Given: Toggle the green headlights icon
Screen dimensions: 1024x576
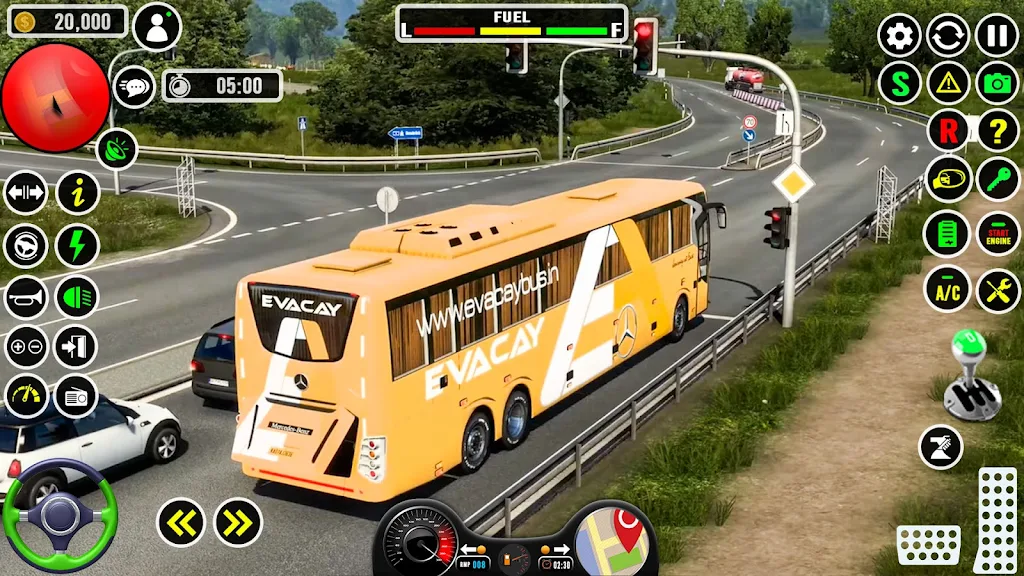Looking at the screenshot, I should (76, 297).
